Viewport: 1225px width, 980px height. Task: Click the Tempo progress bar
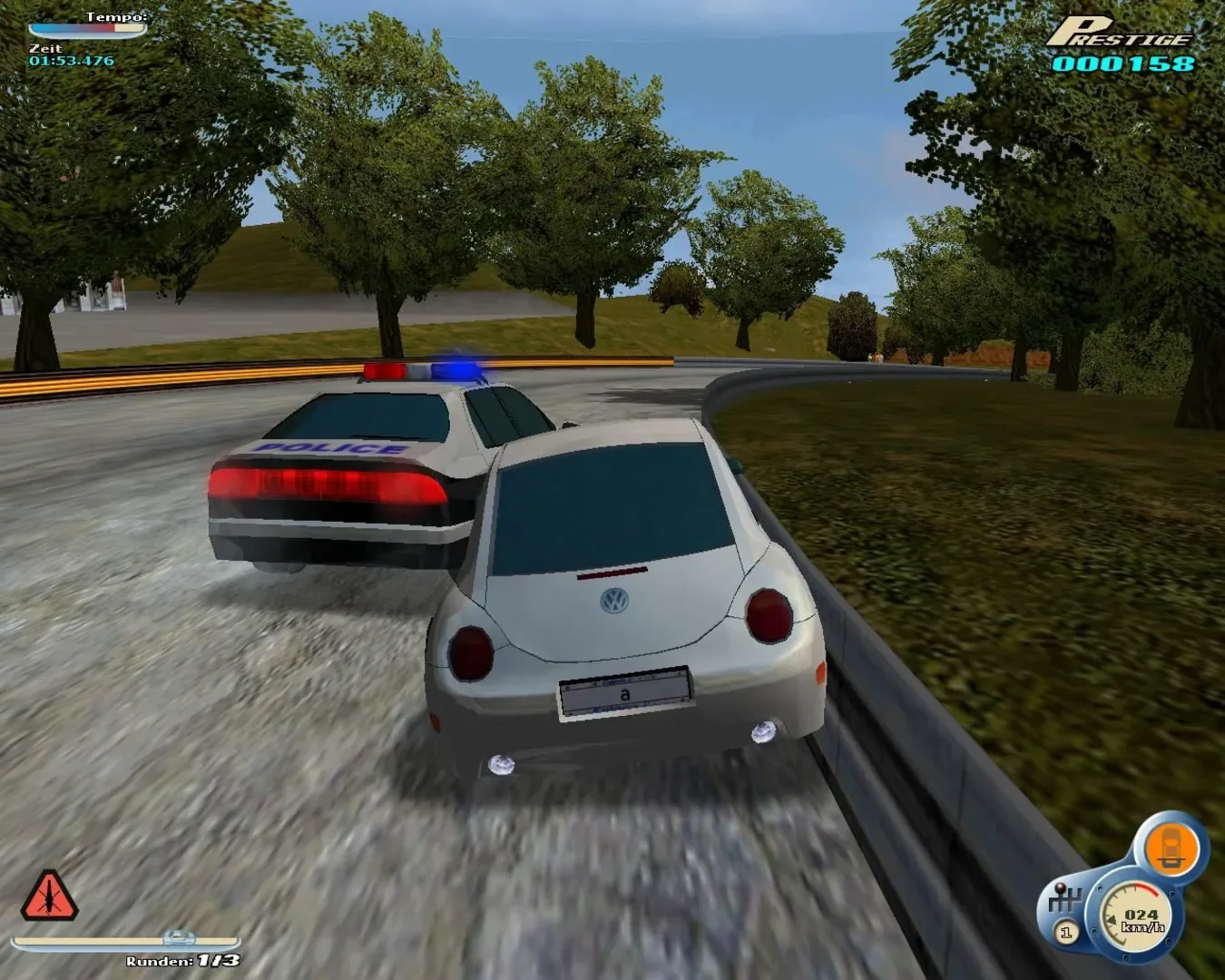pos(88,27)
